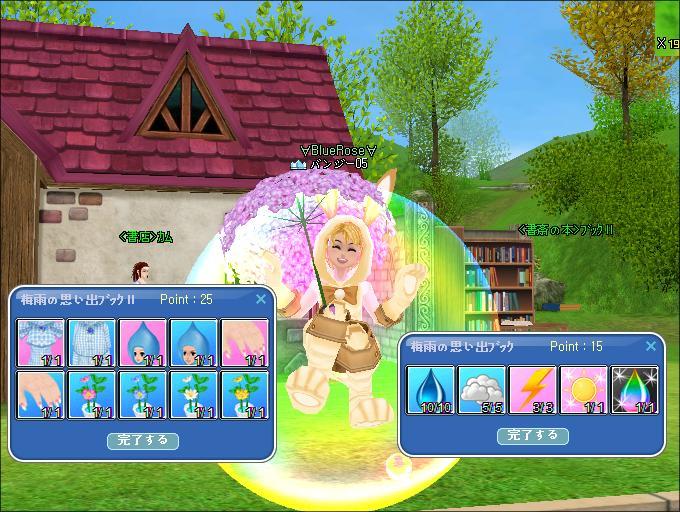Choose the white flower pot slot

tap(194, 394)
